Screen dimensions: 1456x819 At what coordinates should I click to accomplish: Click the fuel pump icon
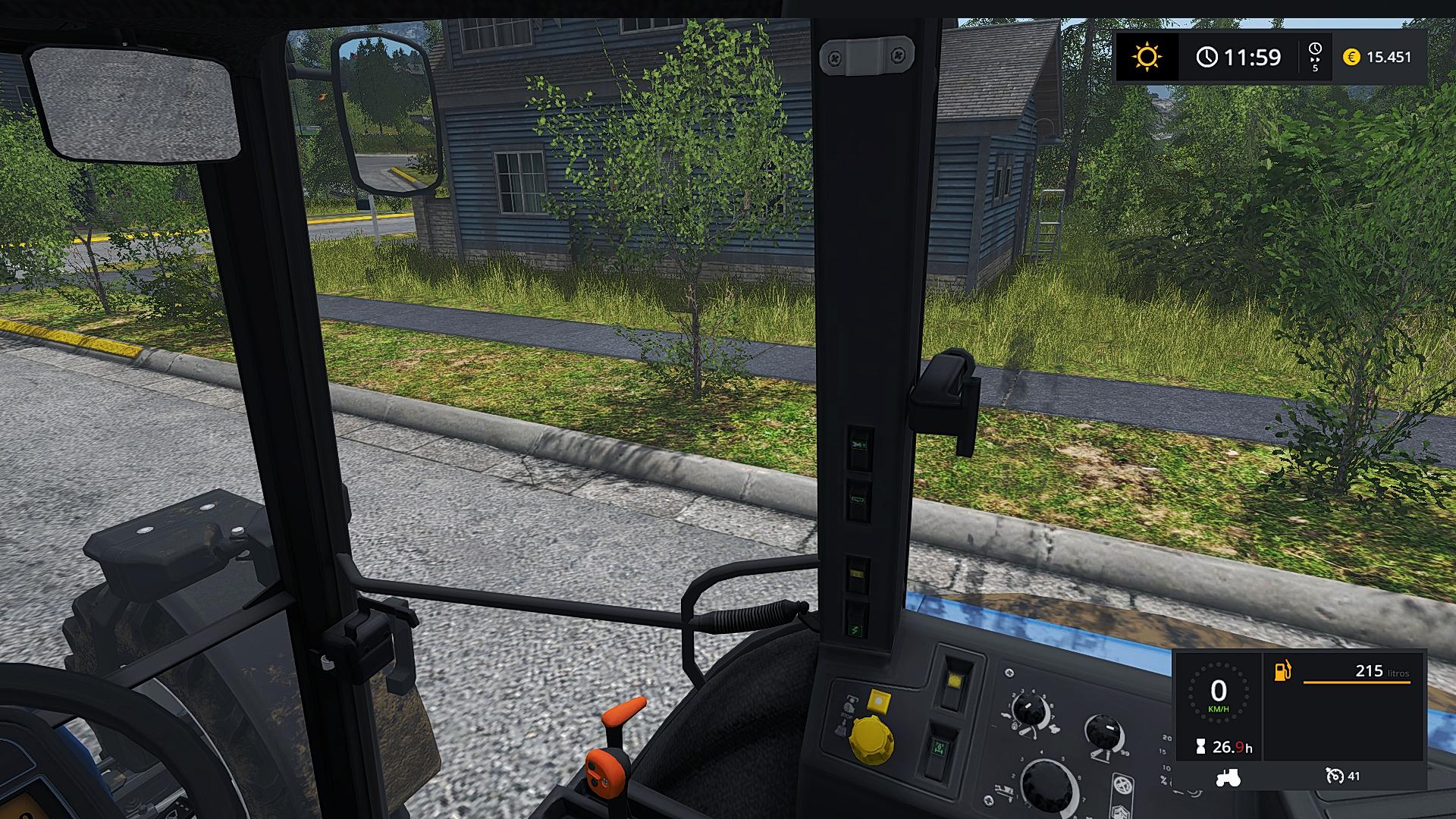[1282, 671]
